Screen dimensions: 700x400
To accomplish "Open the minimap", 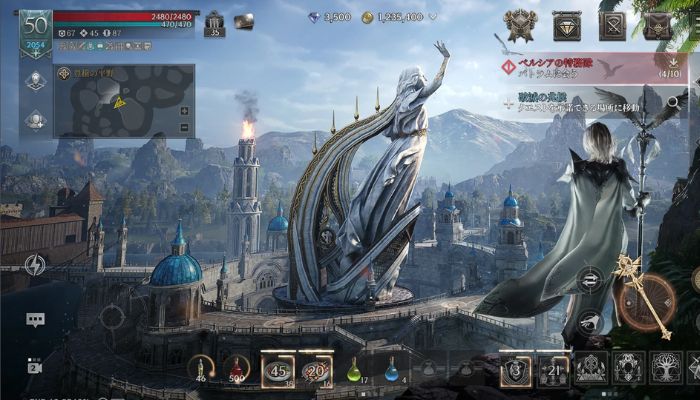I will click(120, 100).
